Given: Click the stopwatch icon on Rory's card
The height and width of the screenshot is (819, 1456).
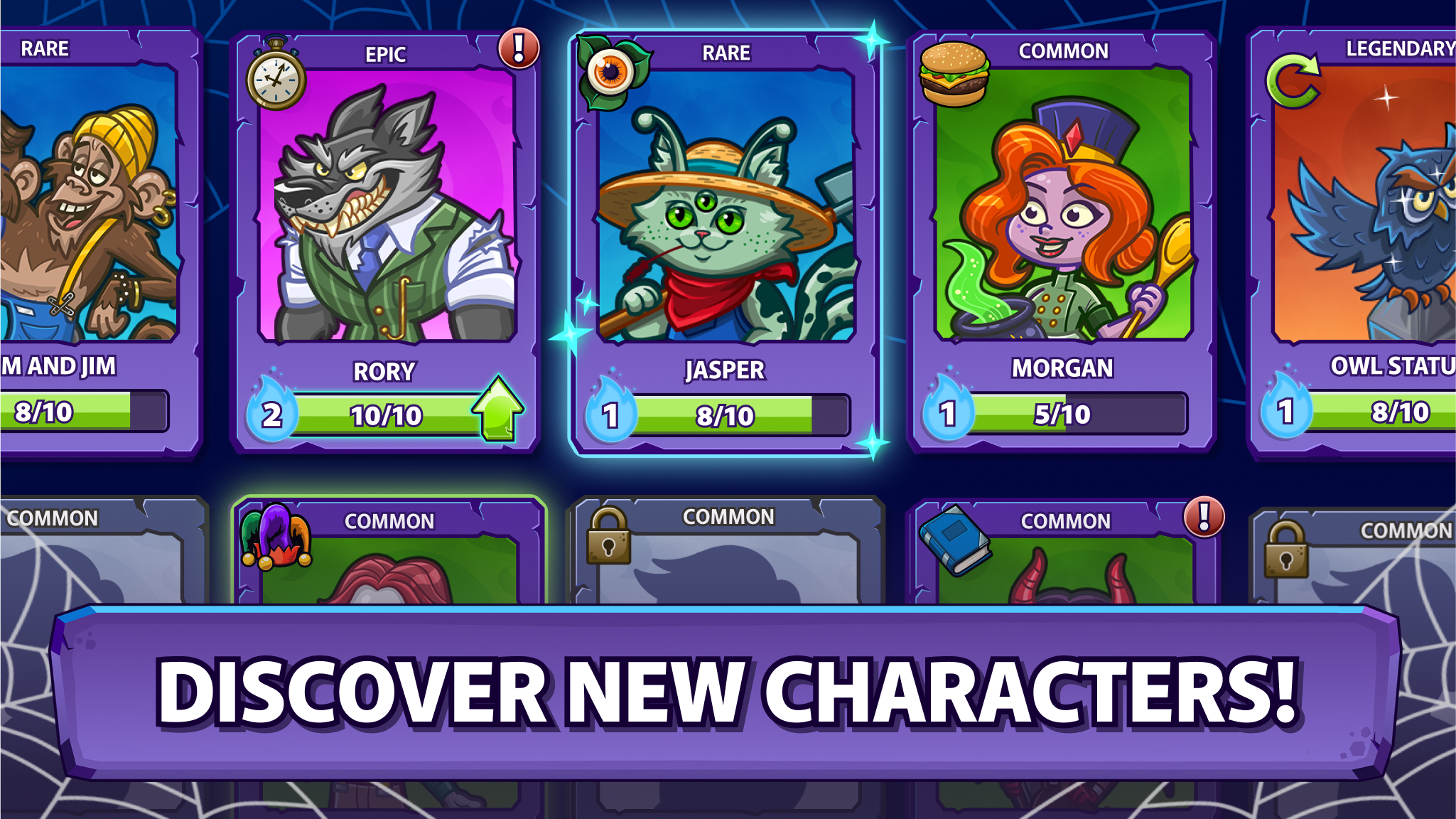Looking at the screenshot, I should point(276,78).
